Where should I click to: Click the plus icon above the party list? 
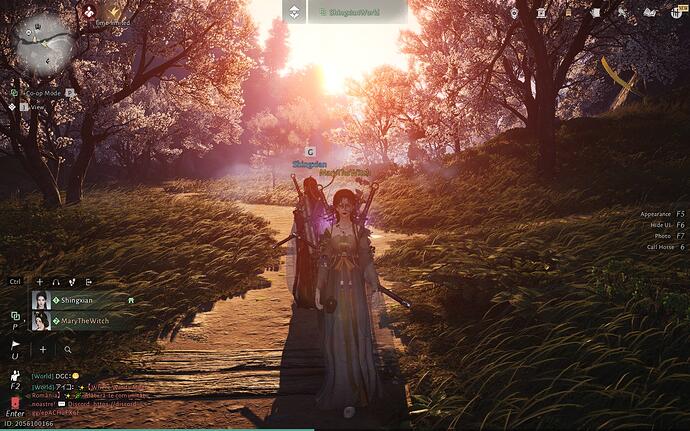point(40,282)
